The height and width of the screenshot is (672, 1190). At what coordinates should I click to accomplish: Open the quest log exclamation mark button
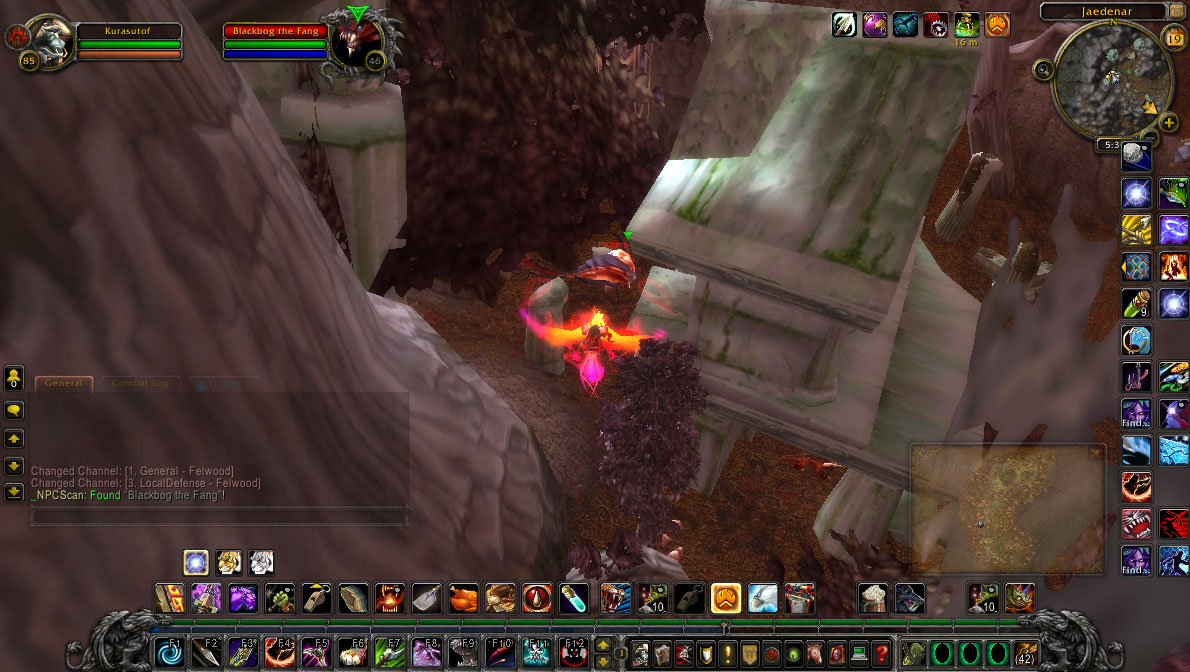tap(727, 653)
